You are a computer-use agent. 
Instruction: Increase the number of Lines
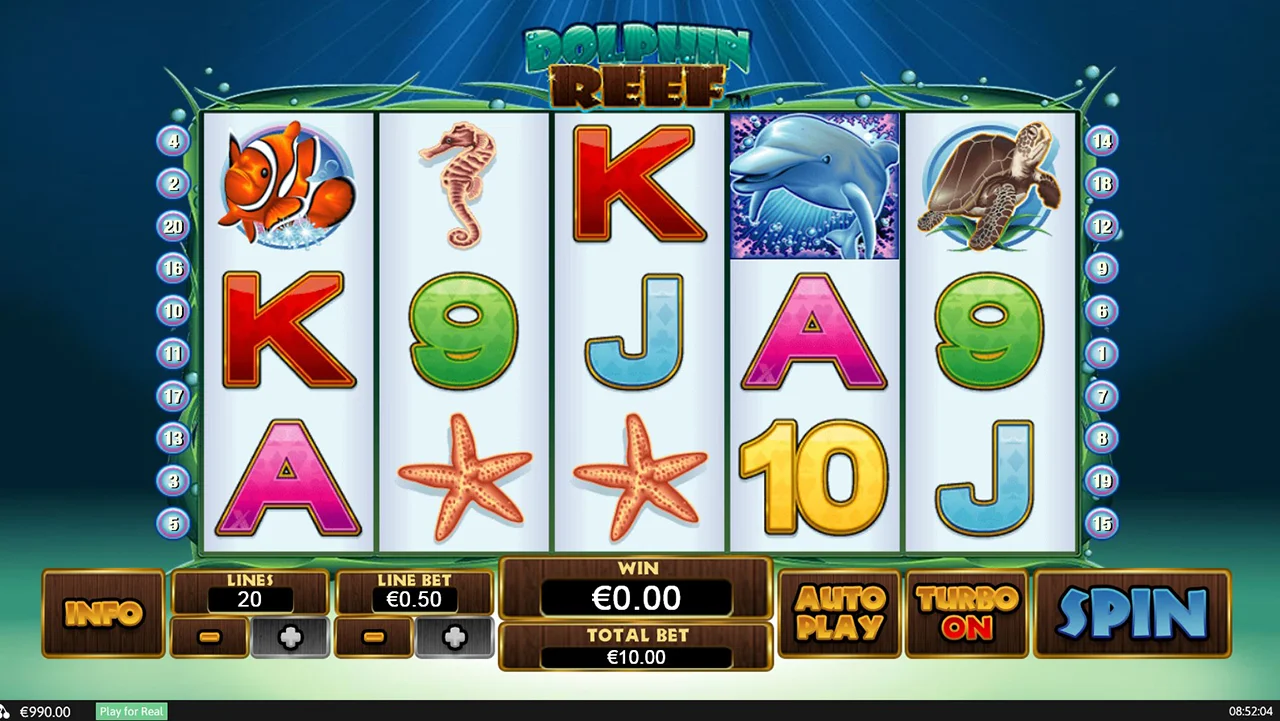290,637
